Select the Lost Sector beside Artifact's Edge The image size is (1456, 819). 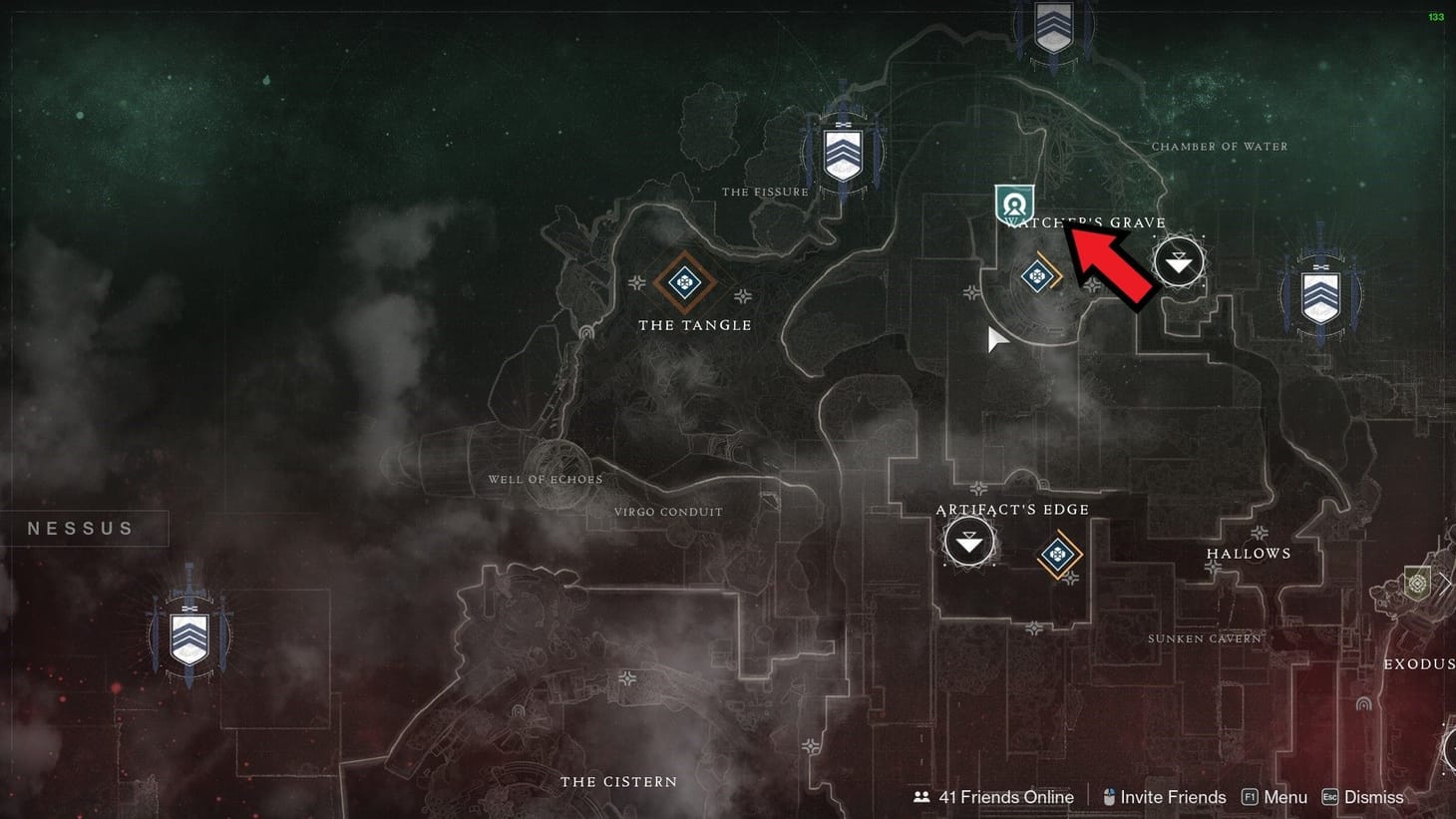(1059, 554)
